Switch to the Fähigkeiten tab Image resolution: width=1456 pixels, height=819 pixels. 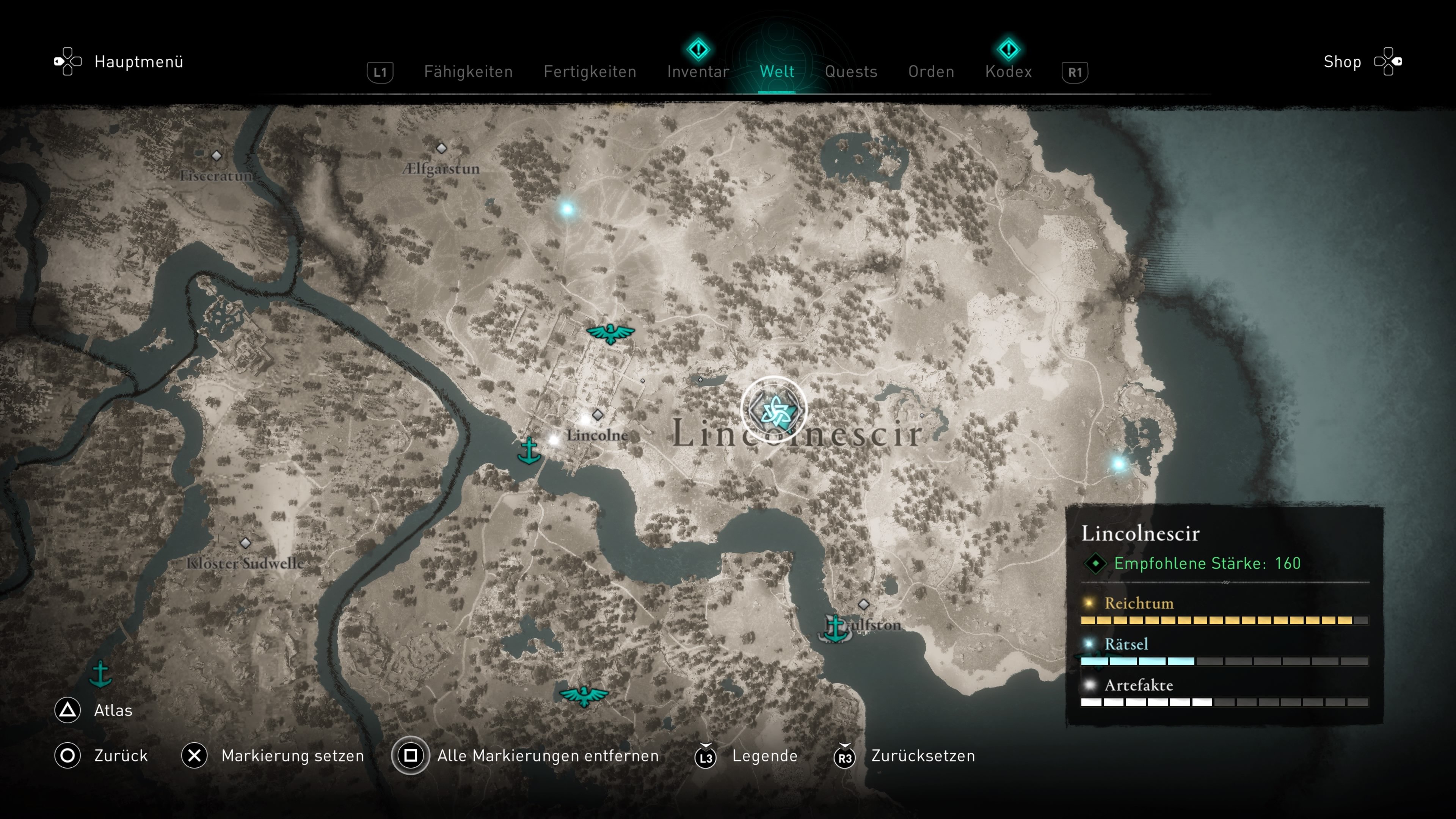(468, 72)
